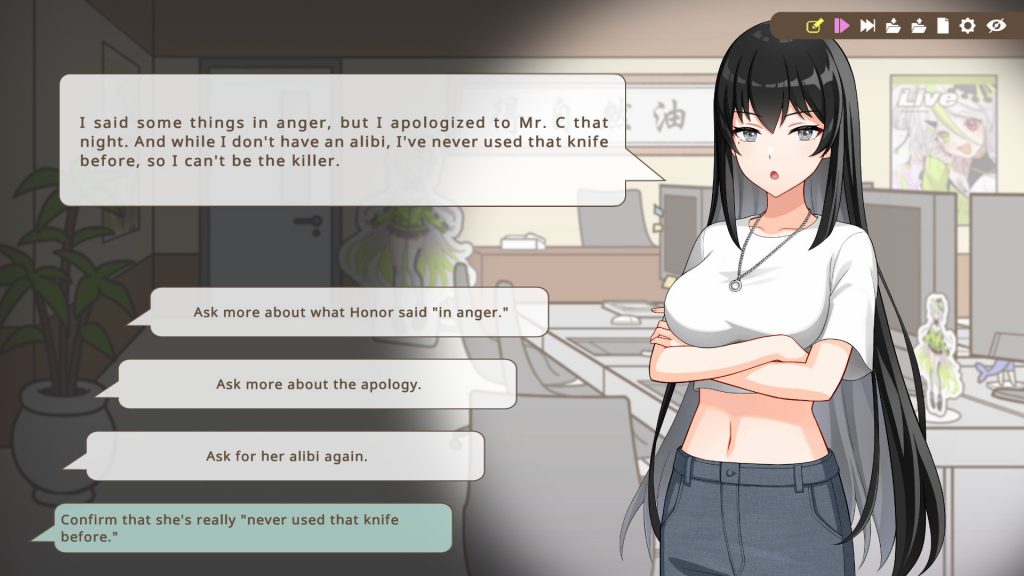Open the load game folder icon

pos(918,26)
